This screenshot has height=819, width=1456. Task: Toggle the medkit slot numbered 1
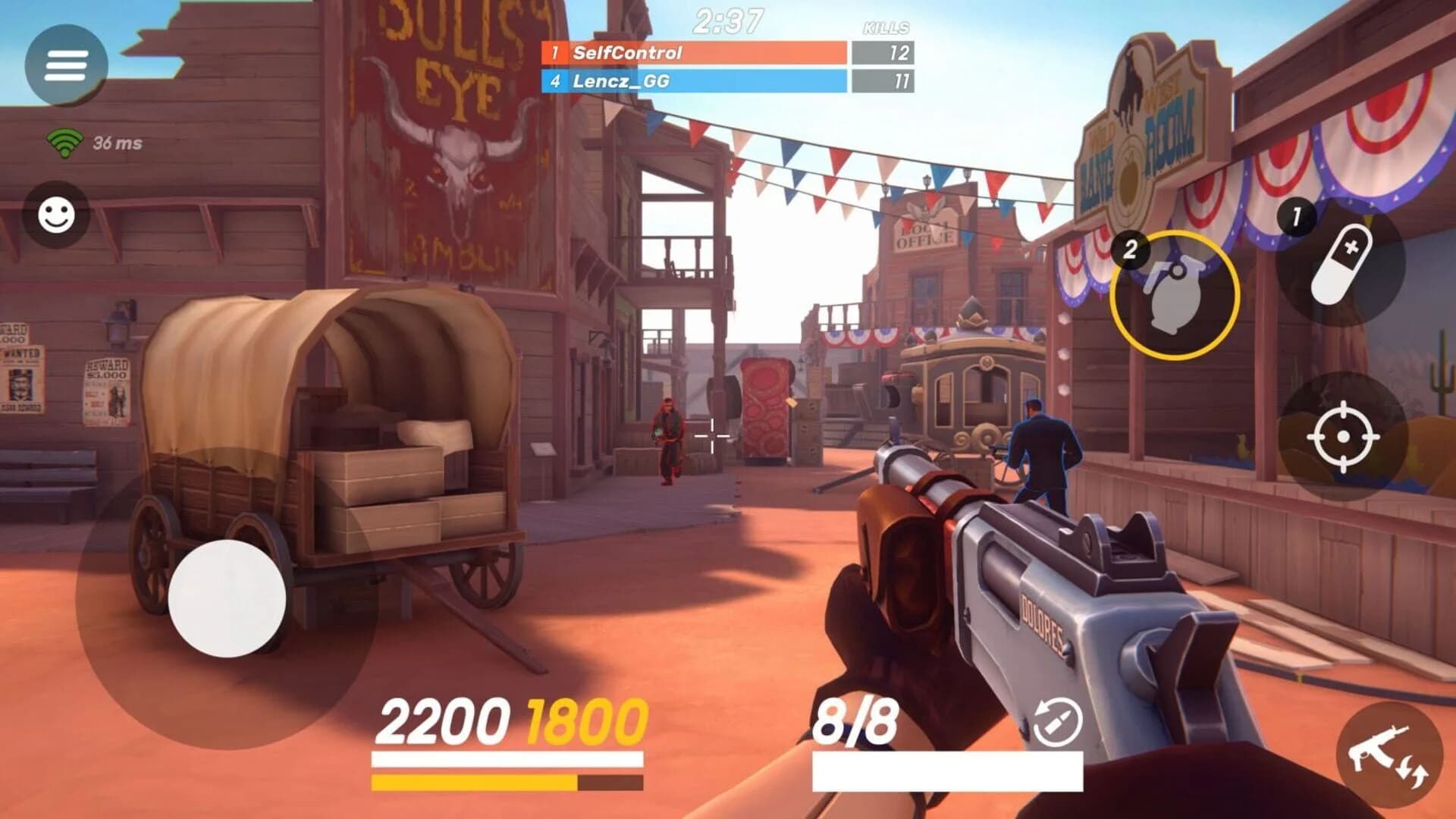[x=1297, y=216]
